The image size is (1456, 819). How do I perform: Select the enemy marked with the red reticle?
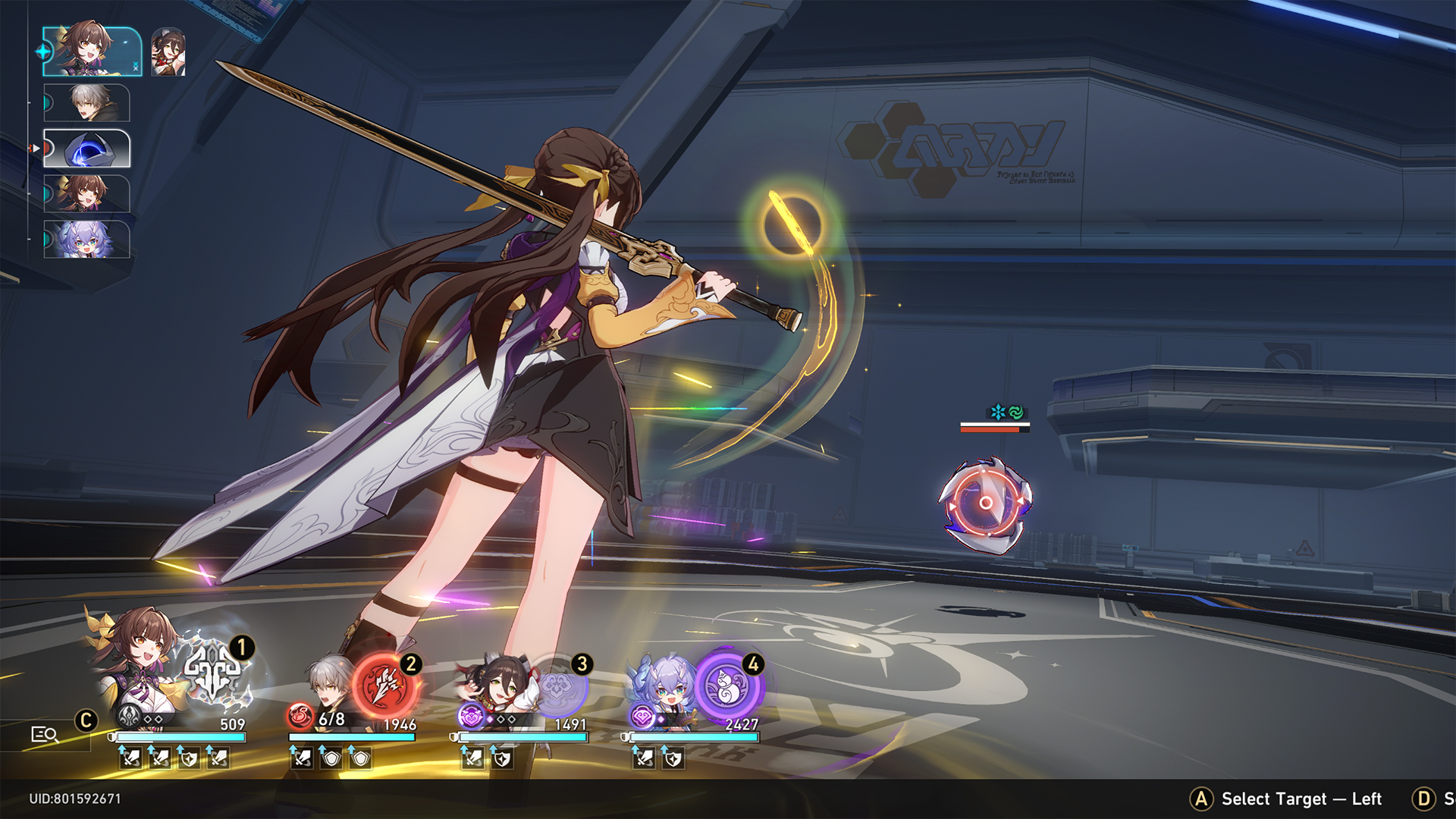[x=985, y=503]
